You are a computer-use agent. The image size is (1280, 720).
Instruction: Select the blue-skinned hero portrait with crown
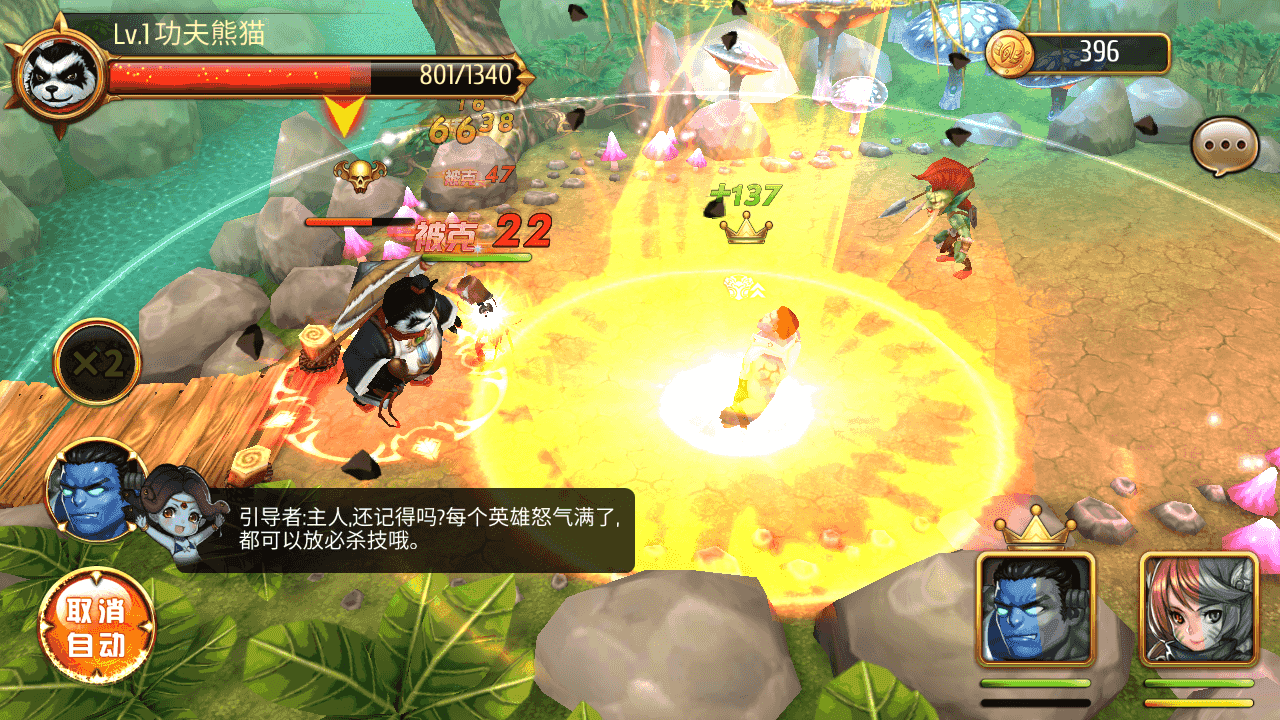tap(1036, 609)
